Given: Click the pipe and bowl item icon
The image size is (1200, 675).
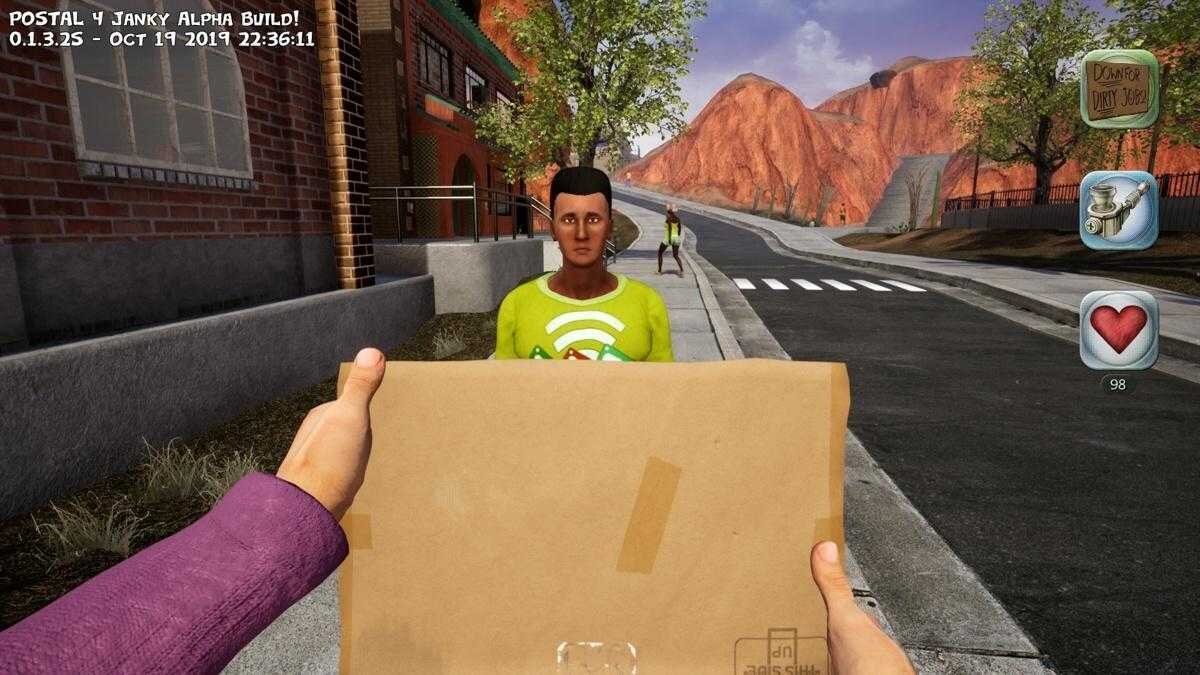Looking at the screenshot, I should pyautogui.click(x=1119, y=210).
